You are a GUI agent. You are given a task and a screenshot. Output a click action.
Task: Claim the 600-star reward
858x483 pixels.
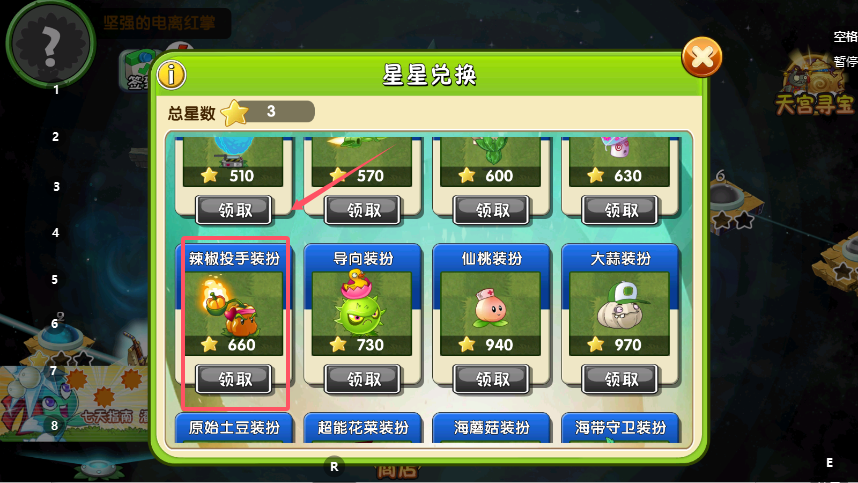click(492, 209)
